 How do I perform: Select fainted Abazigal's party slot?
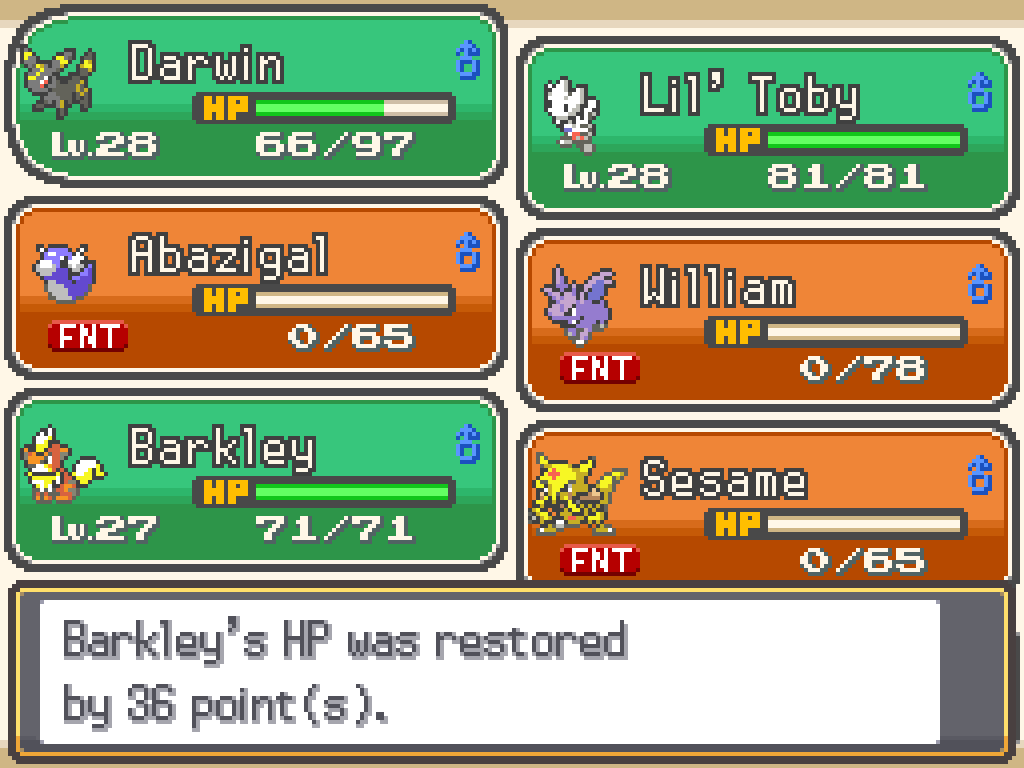pyautogui.click(x=256, y=289)
